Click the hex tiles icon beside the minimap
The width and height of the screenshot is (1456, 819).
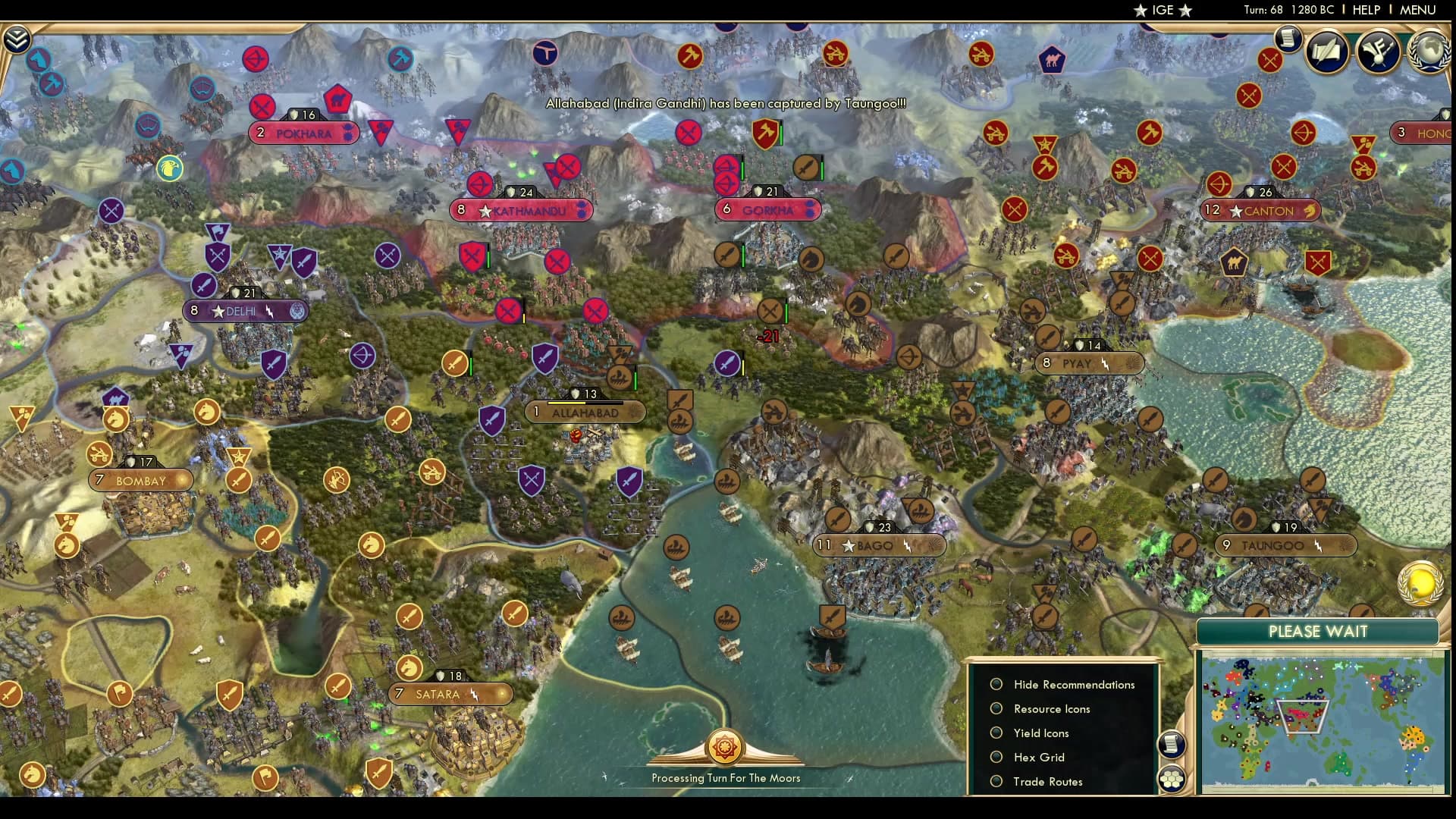point(1172,780)
